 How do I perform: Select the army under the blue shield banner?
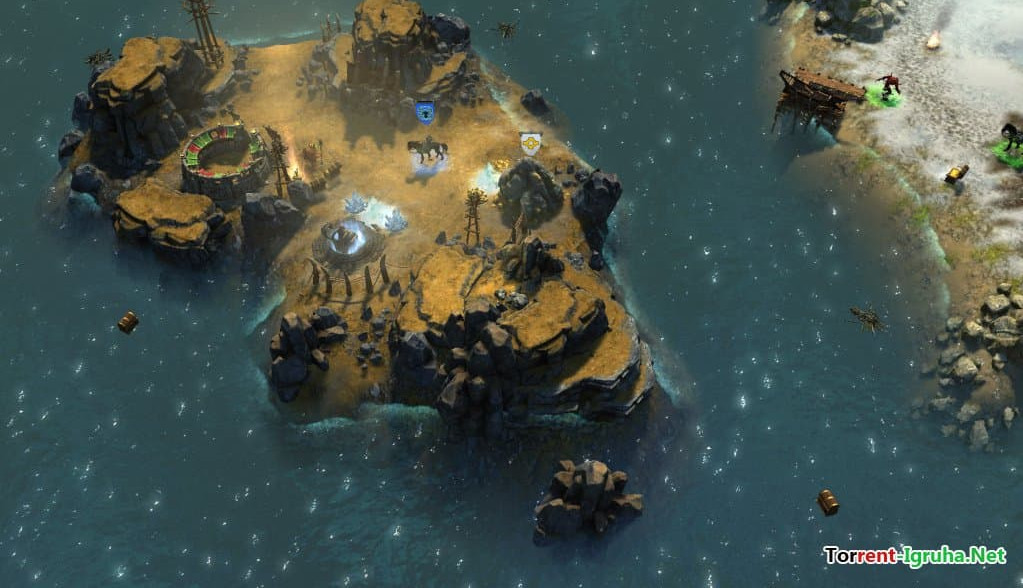(427, 151)
